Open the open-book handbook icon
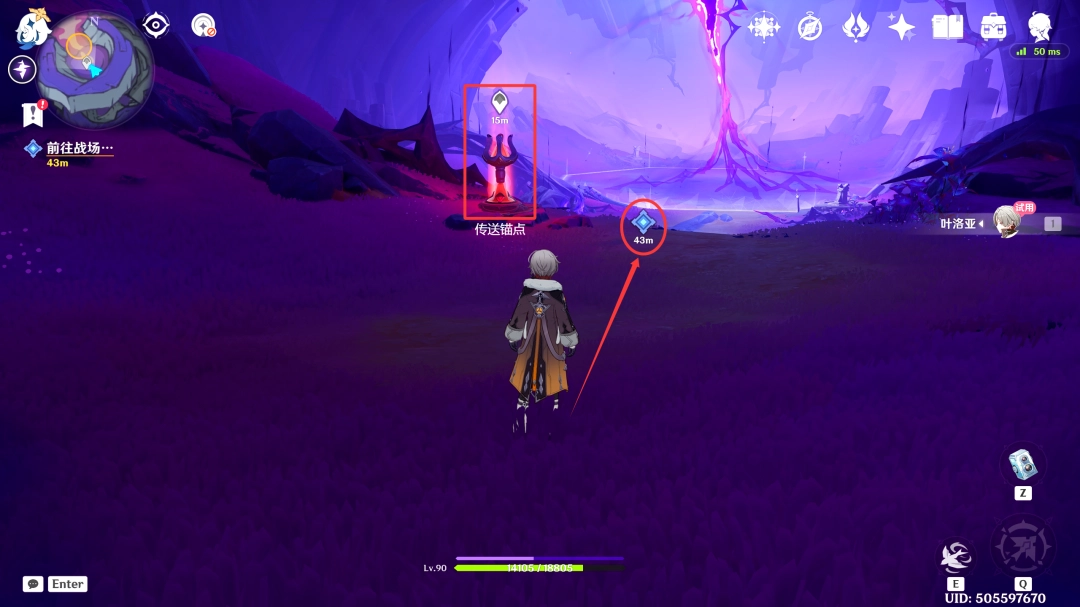 pyautogui.click(x=947, y=27)
